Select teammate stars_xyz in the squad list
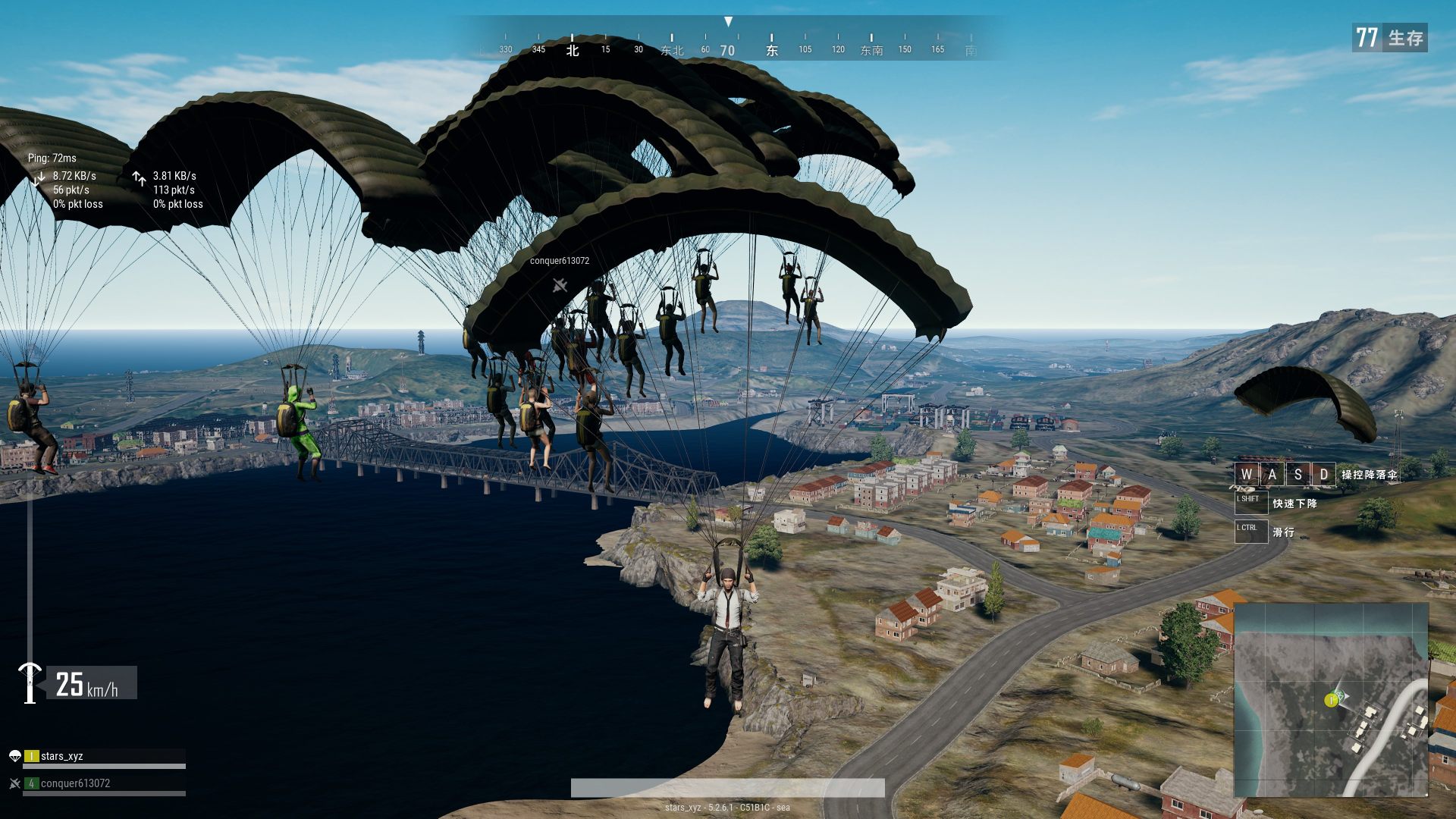Screen dimensions: 1456x819 (x=62, y=756)
